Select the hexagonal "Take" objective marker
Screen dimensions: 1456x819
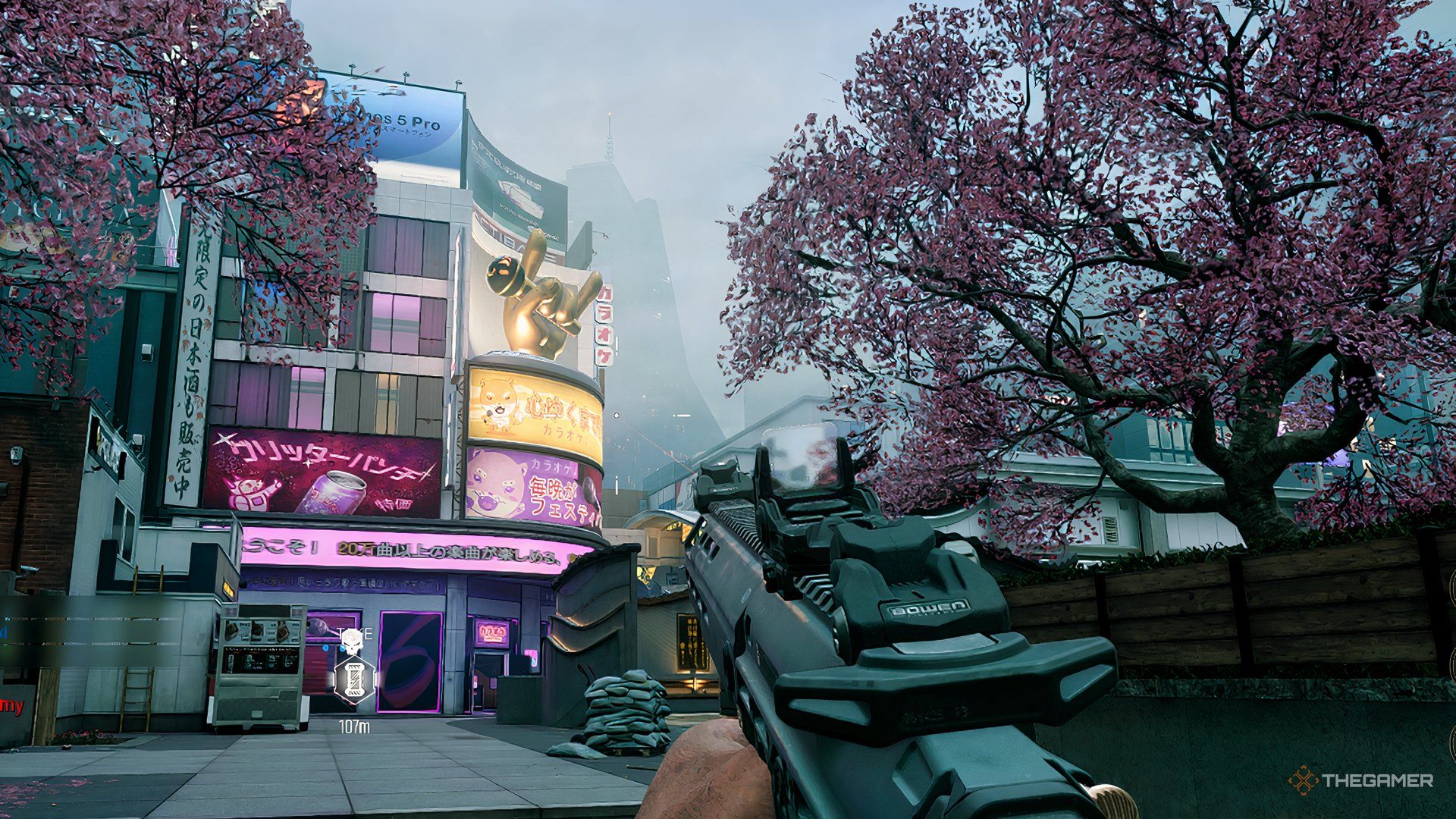(355, 679)
